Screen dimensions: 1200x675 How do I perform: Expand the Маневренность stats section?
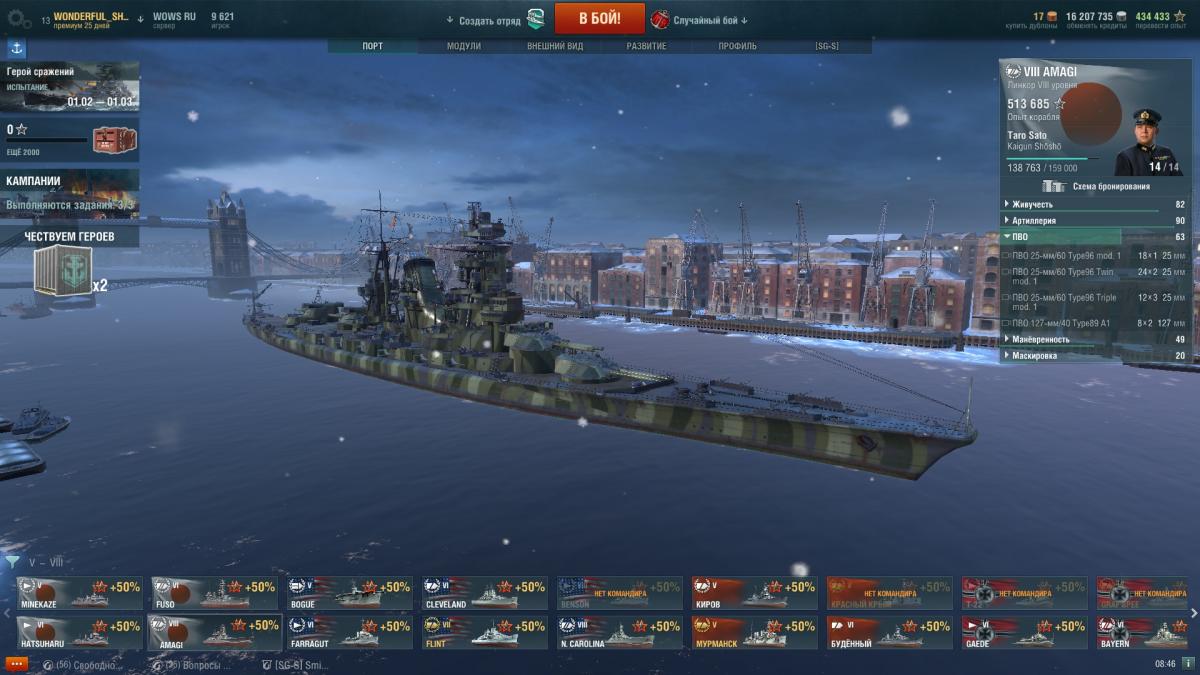click(x=1095, y=339)
